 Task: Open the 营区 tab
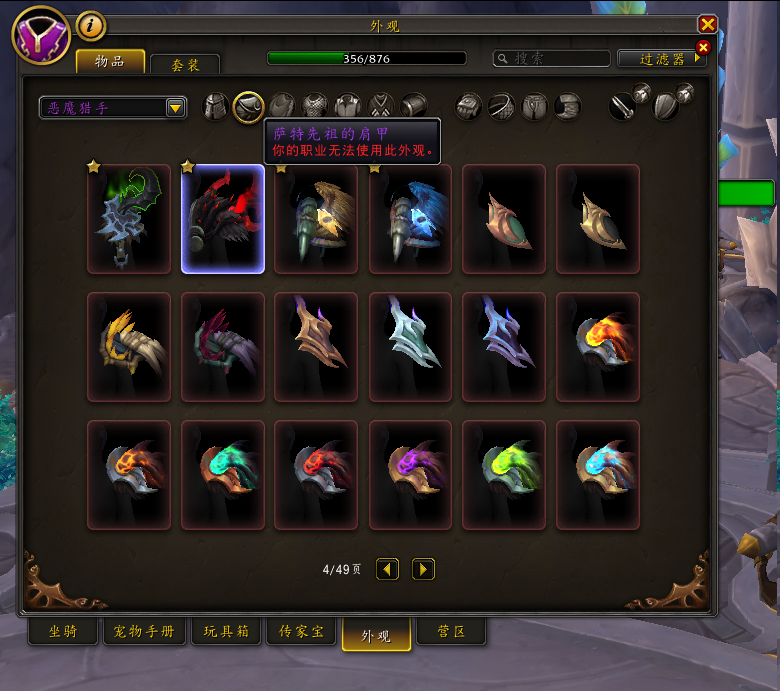click(x=450, y=632)
